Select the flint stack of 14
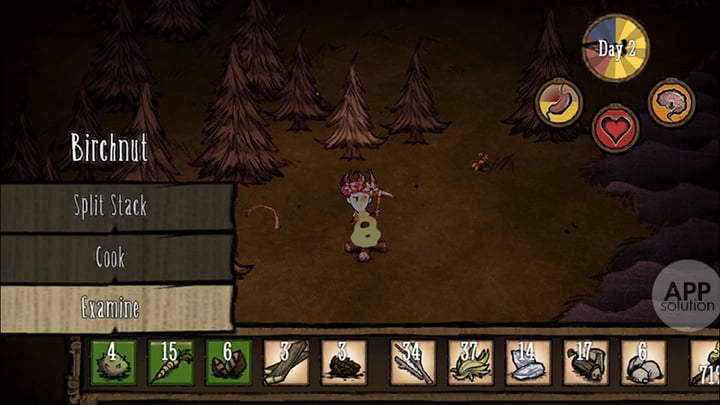 [x=528, y=362]
